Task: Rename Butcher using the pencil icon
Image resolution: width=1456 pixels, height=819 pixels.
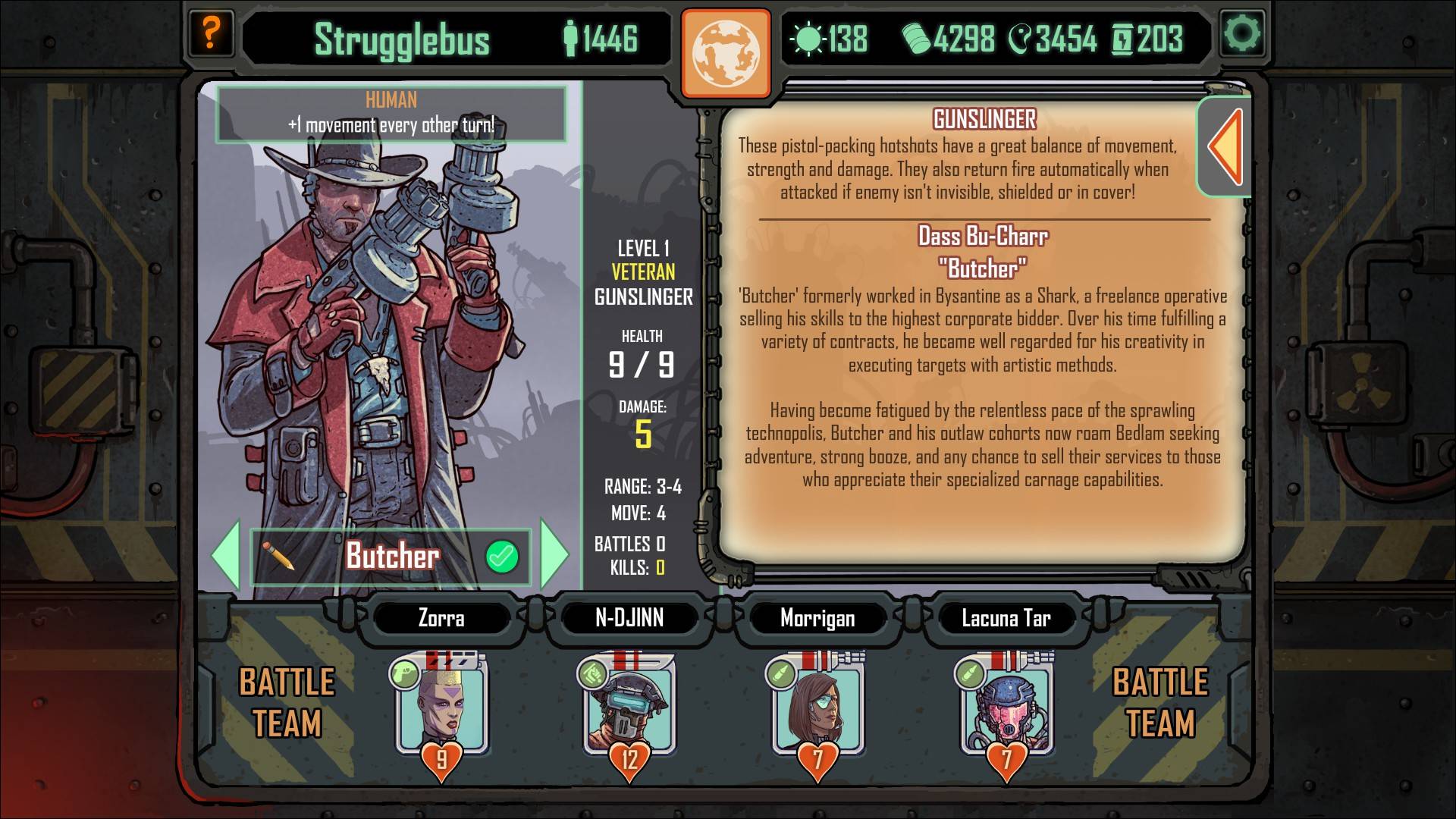Action: coord(278,556)
